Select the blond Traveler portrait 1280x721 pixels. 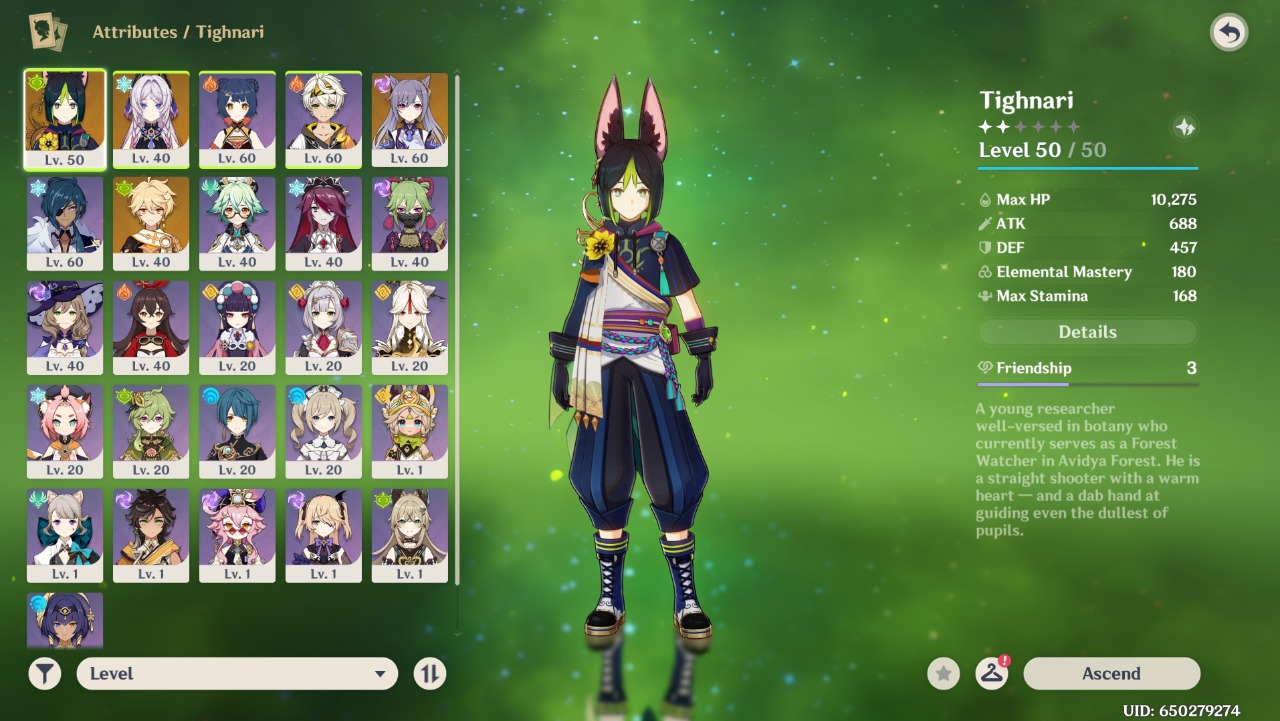pos(151,222)
